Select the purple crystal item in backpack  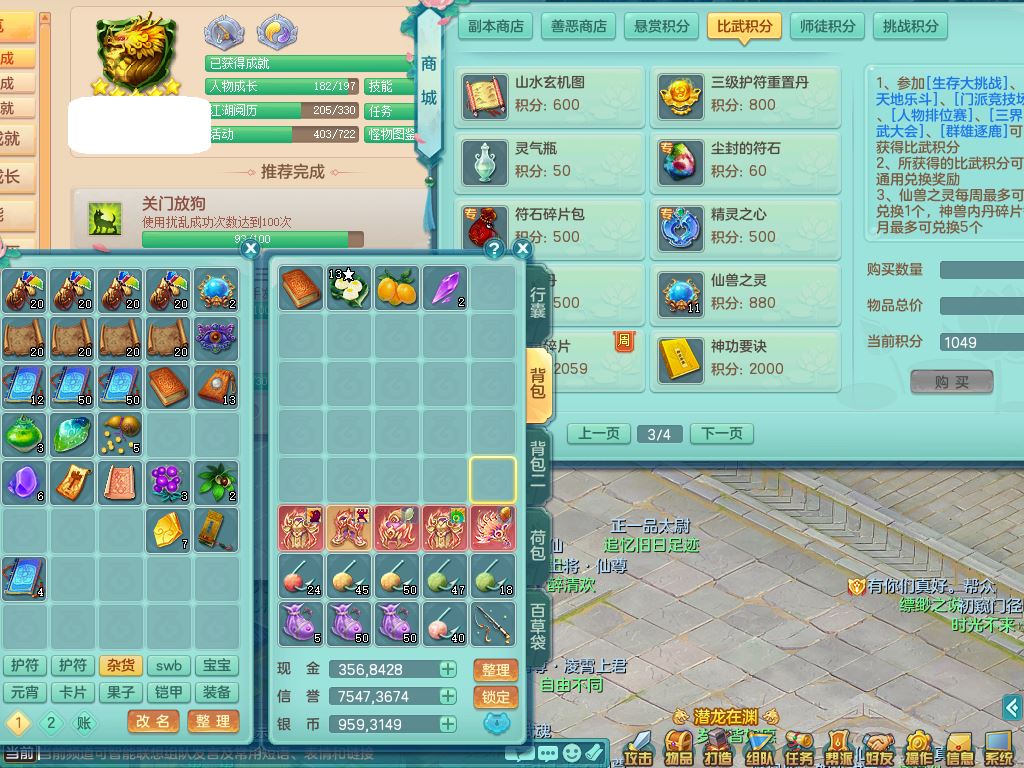[445, 287]
